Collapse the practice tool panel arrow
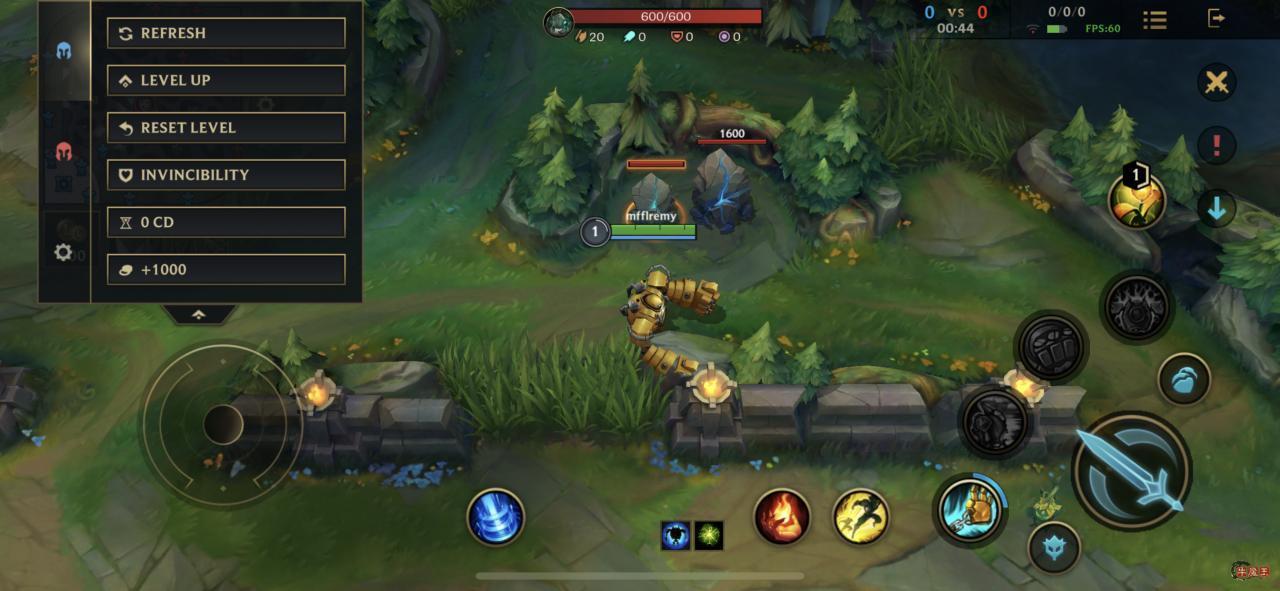 pyautogui.click(x=199, y=314)
